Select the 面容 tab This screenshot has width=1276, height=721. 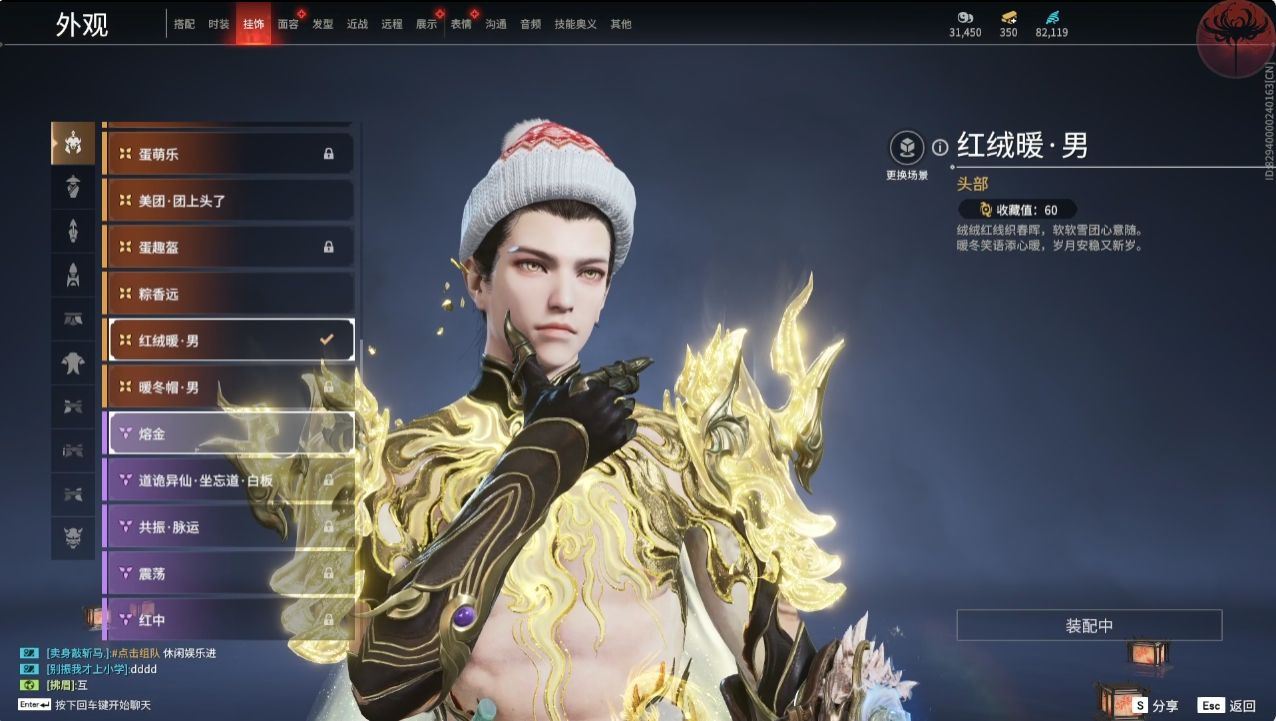[288, 24]
